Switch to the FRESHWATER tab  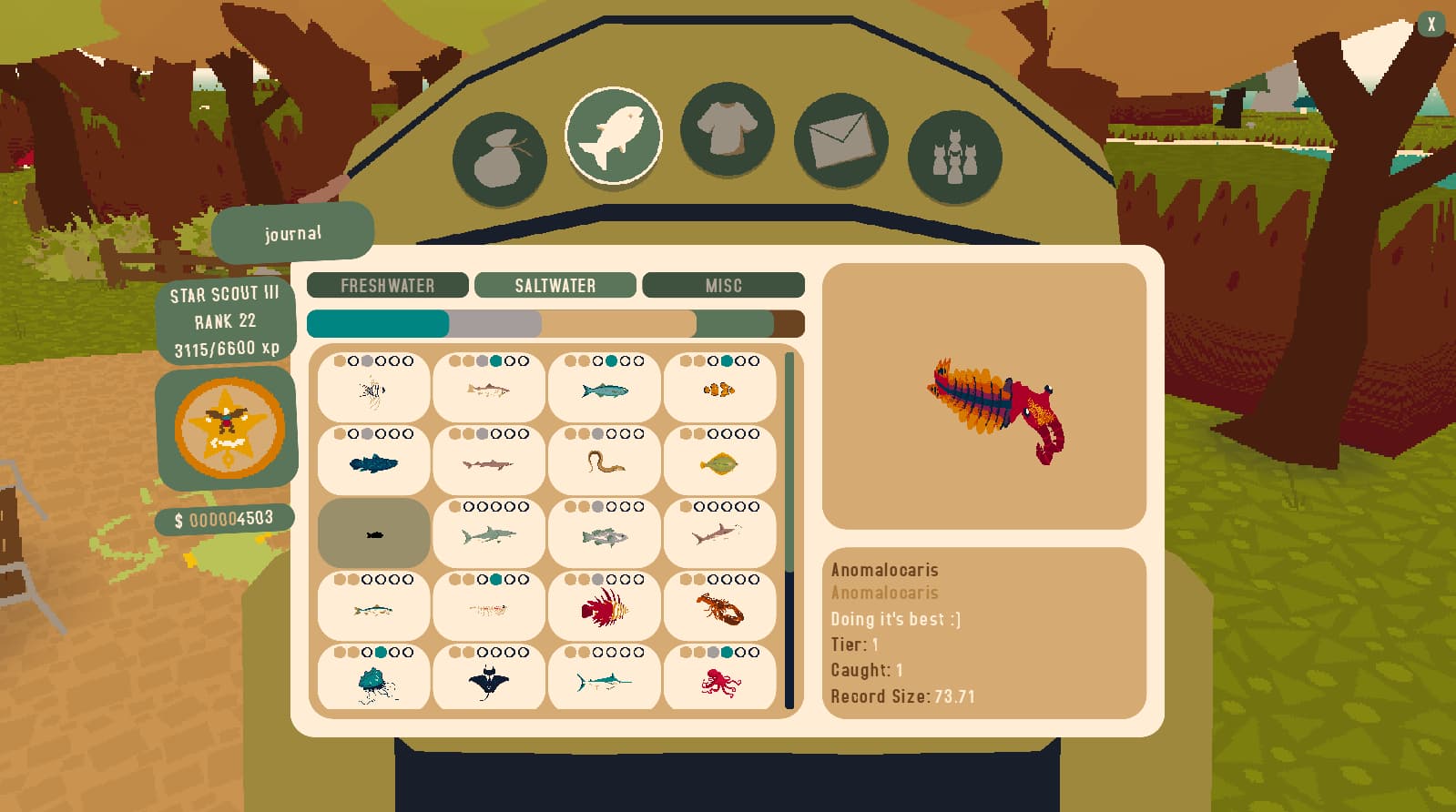[x=387, y=285]
